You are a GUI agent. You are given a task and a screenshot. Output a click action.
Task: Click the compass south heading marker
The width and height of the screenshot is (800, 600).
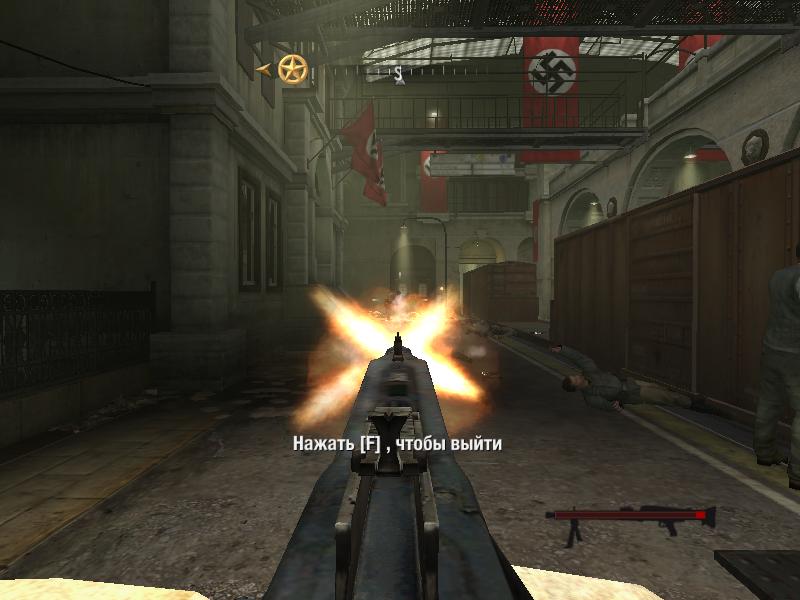(x=398, y=72)
